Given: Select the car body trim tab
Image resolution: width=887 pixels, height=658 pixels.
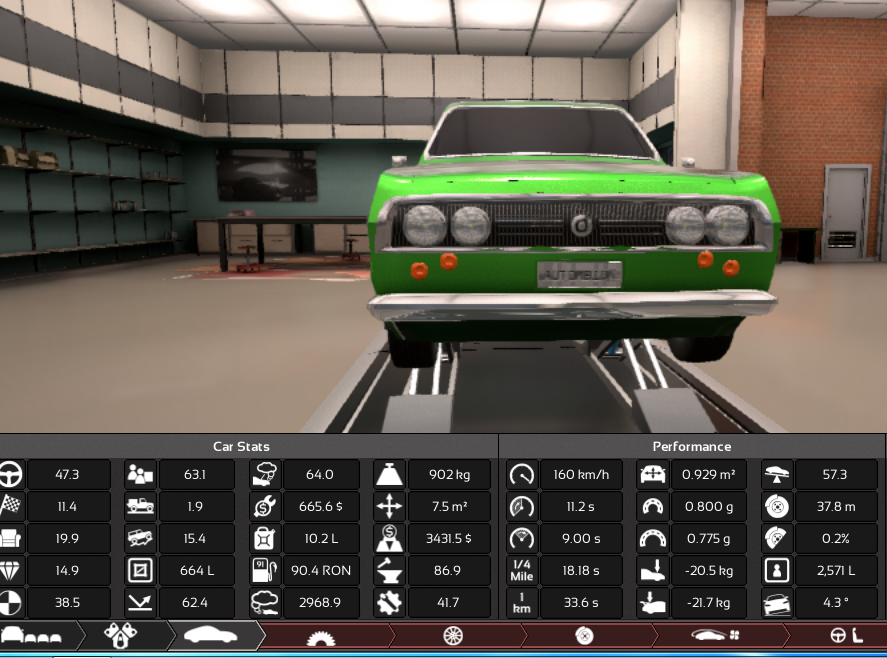Looking at the screenshot, I should click(x=211, y=635).
